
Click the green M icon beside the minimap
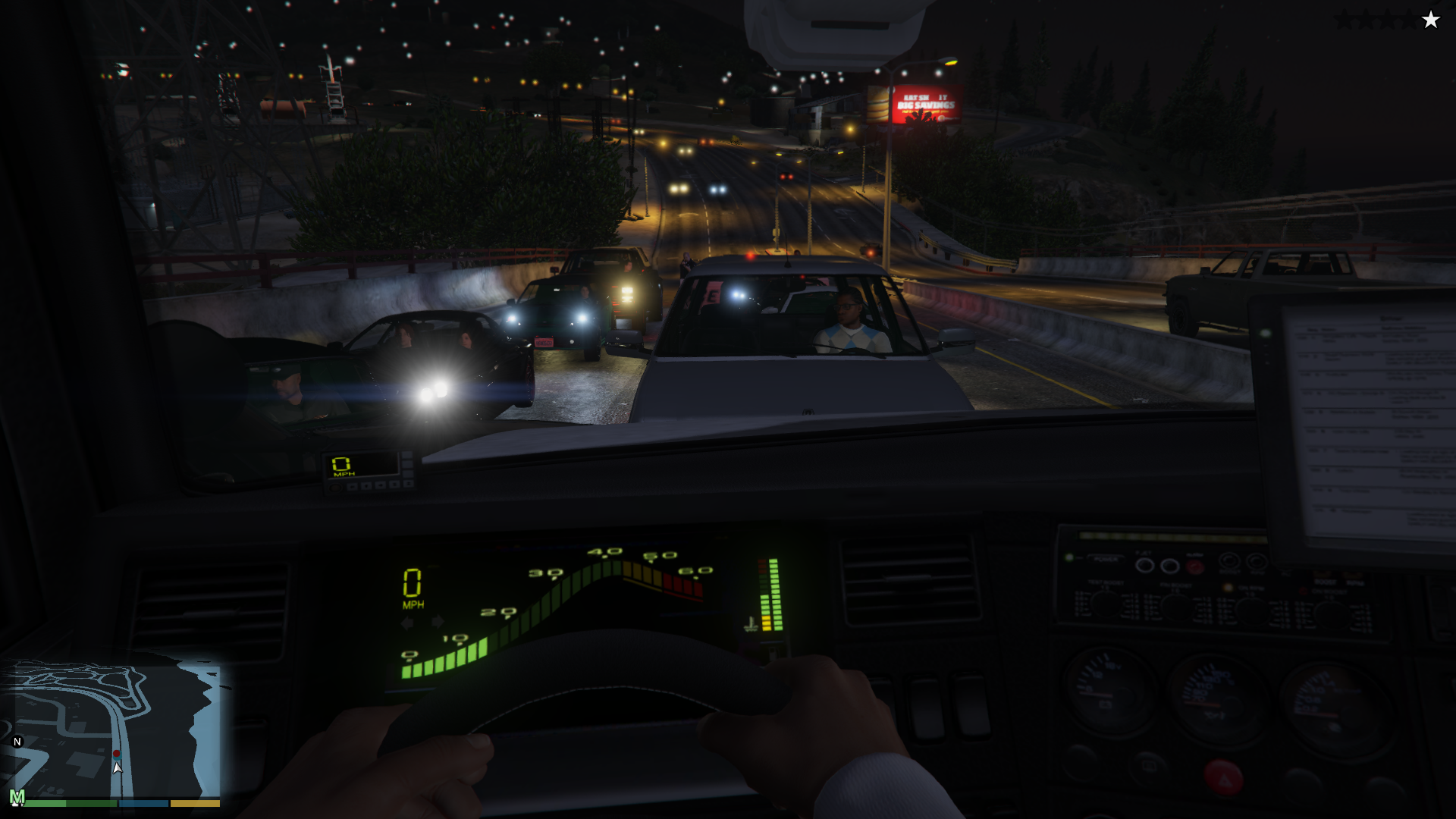[x=17, y=797]
